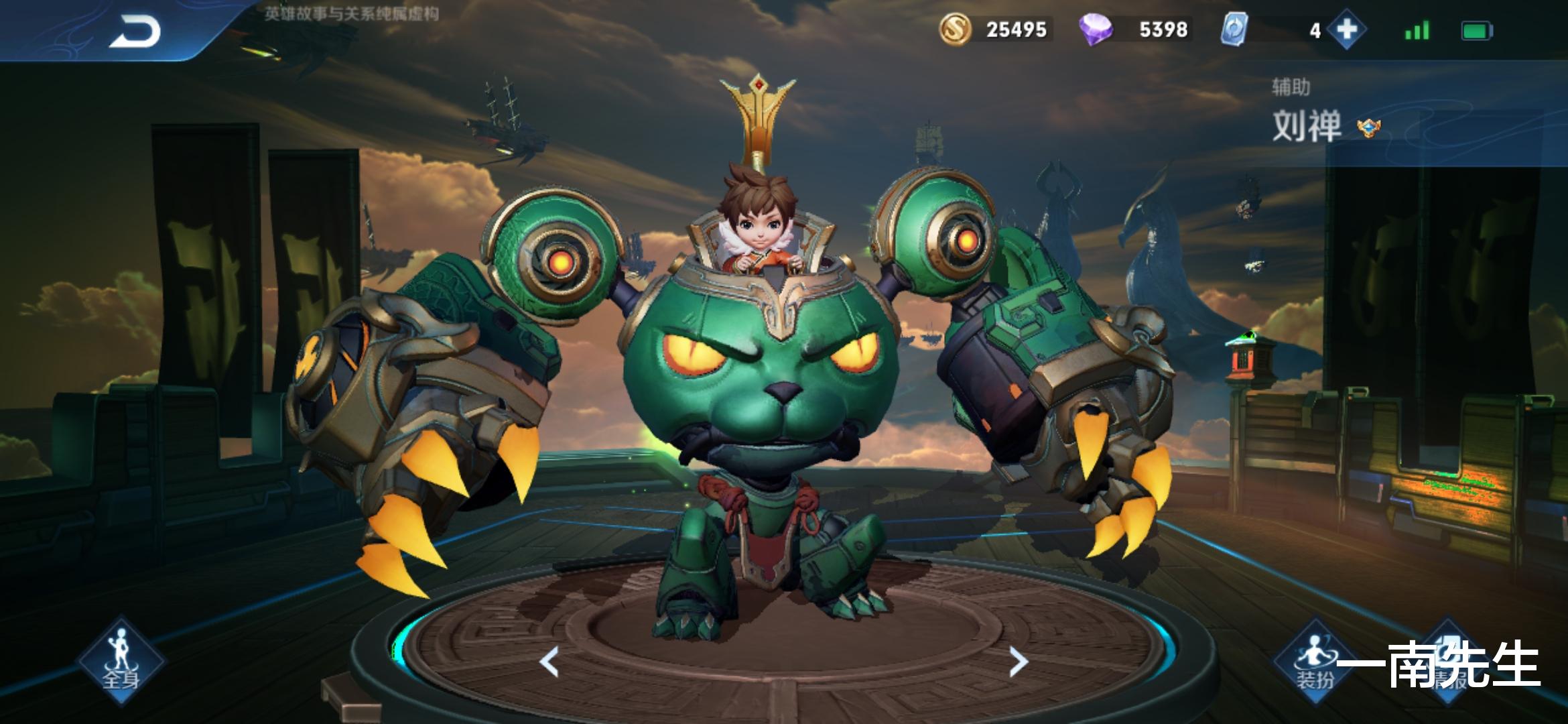Open the mastery badge beside 刘禅
The width and height of the screenshot is (1568, 724).
[x=1368, y=127]
